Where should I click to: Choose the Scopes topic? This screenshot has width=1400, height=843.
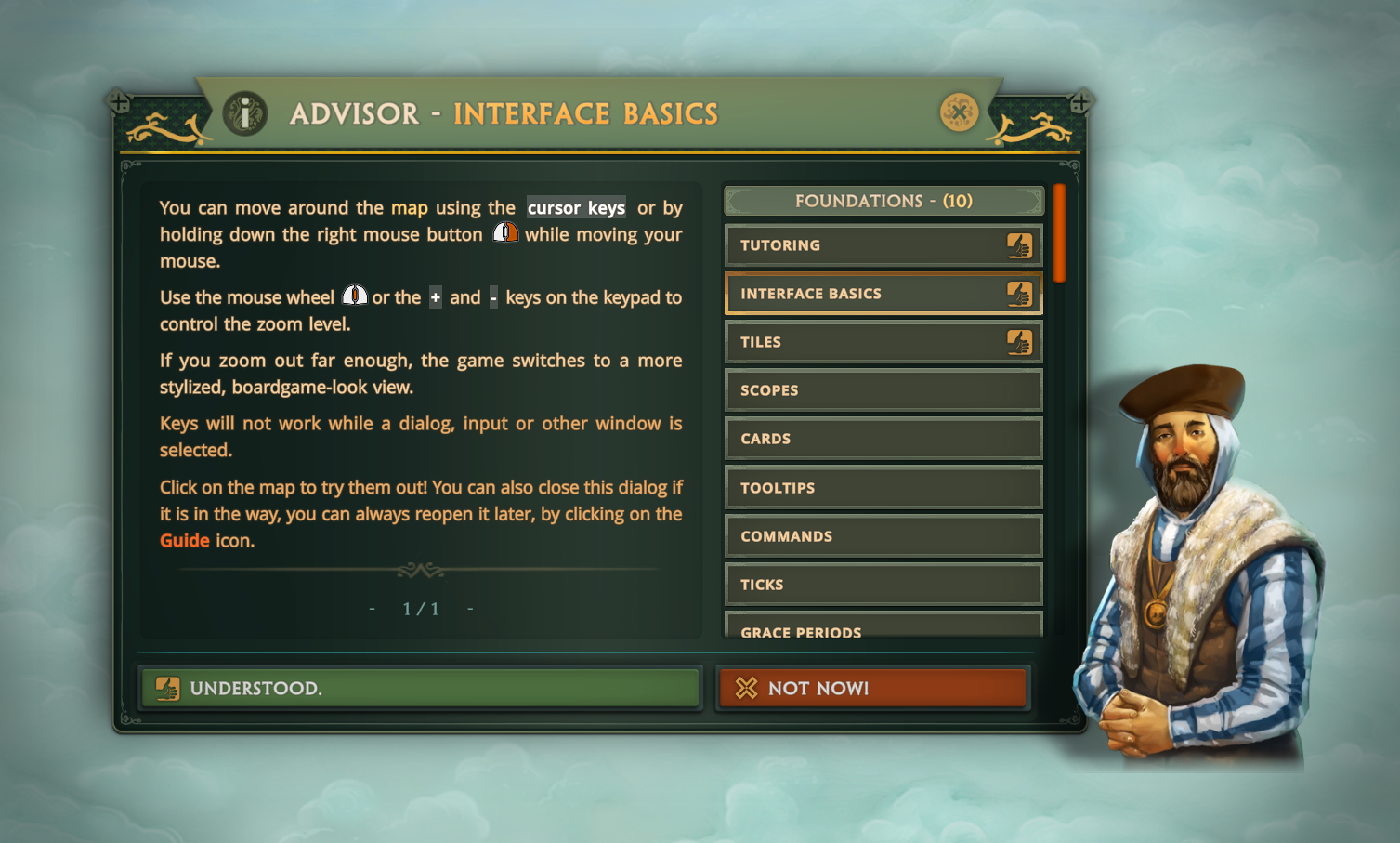883,390
